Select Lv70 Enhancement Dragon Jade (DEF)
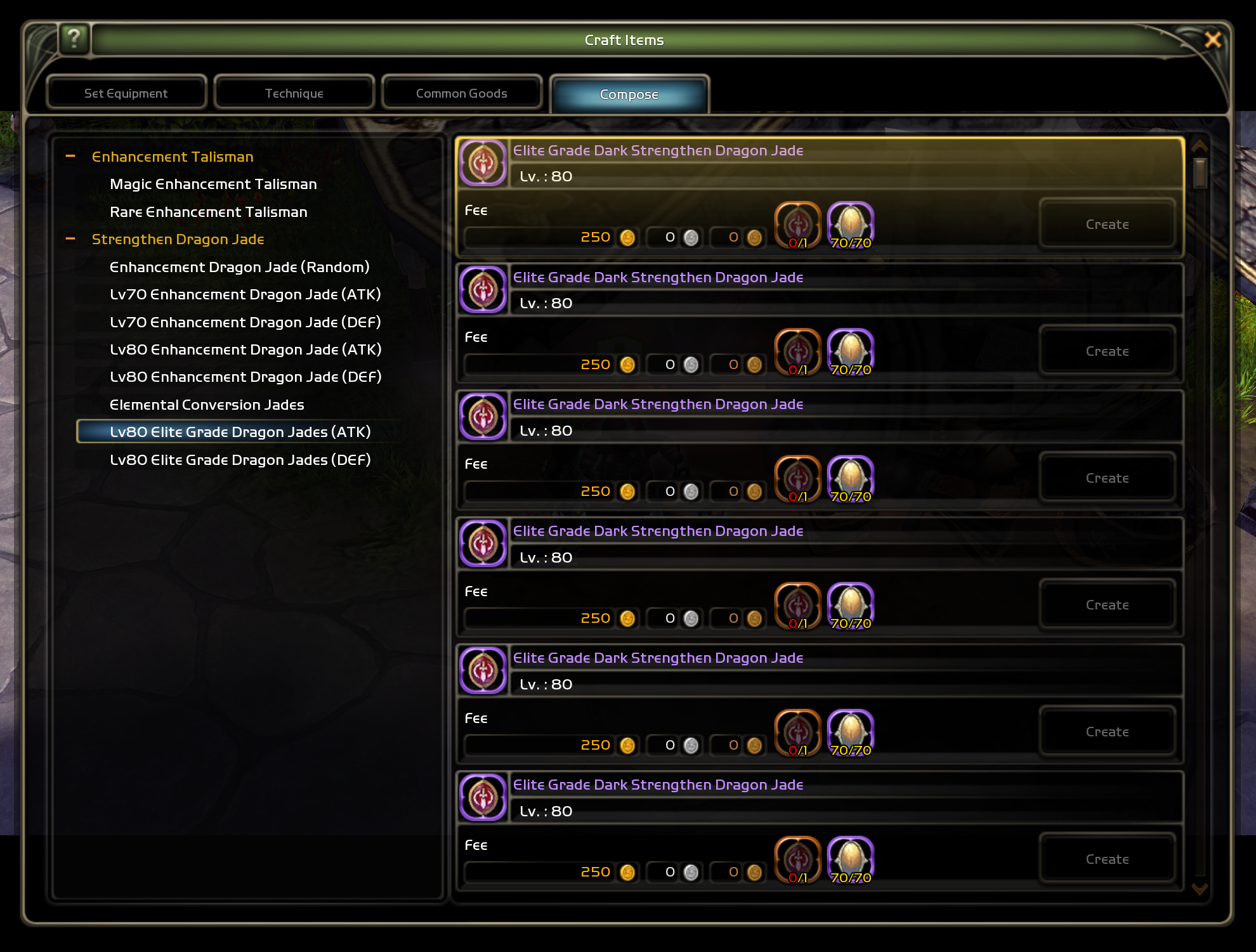Image resolution: width=1256 pixels, height=952 pixels. [x=245, y=322]
